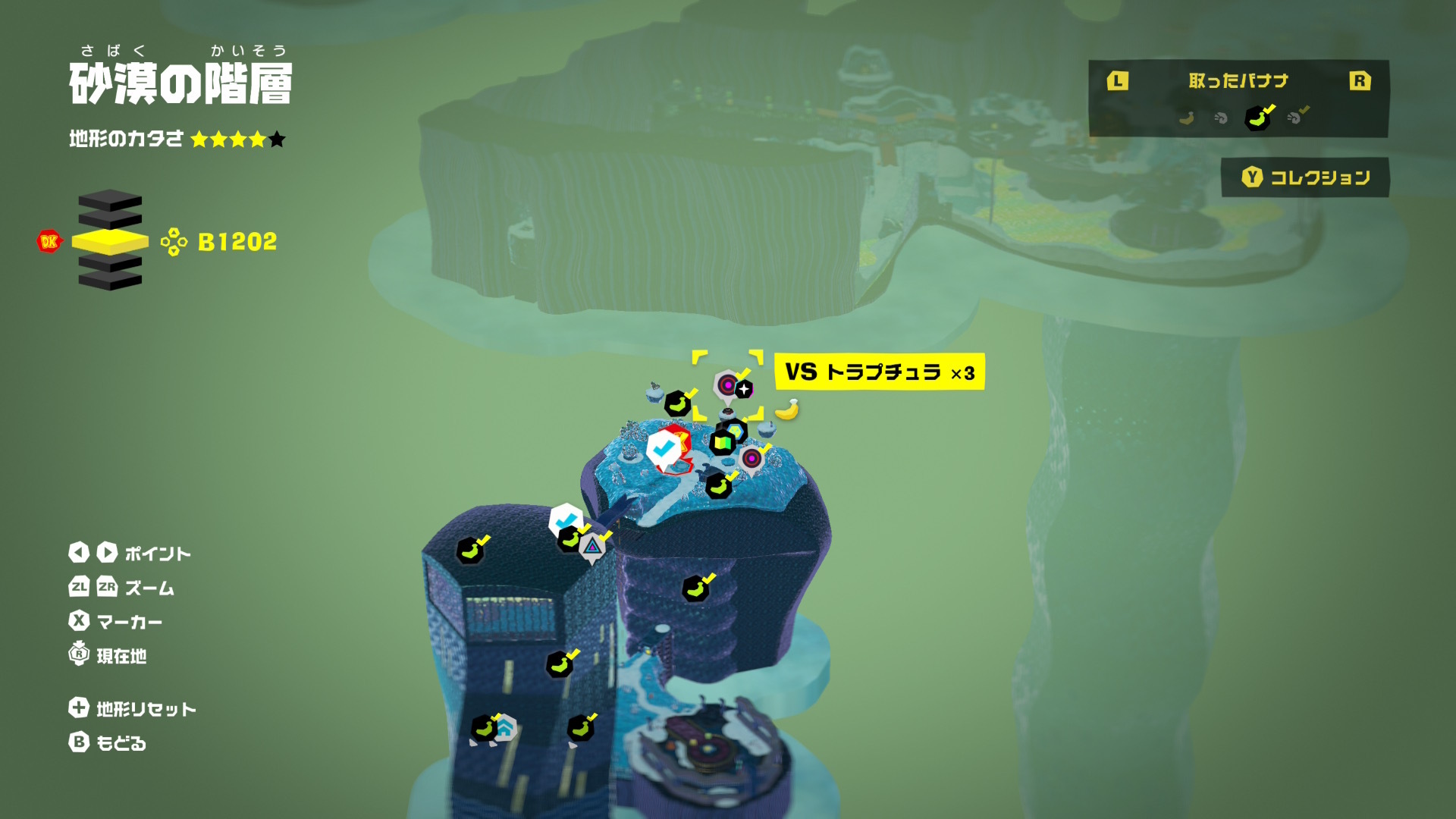
Task: Switch to the dim uncollected banana filter
Action: click(1186, 118)
